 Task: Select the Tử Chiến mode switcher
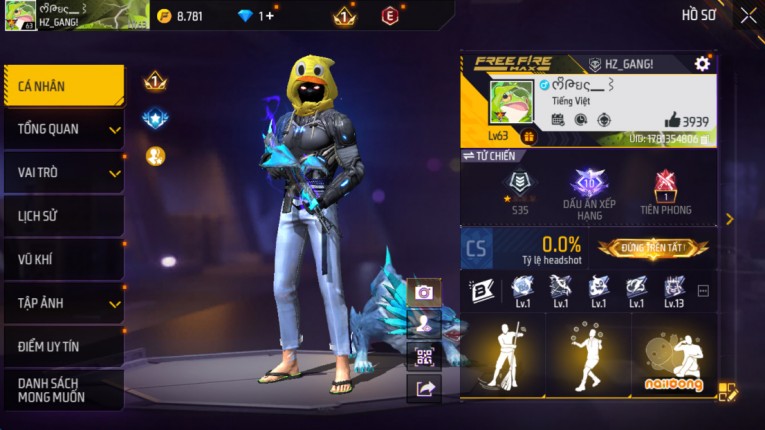(x=489, y=156)
